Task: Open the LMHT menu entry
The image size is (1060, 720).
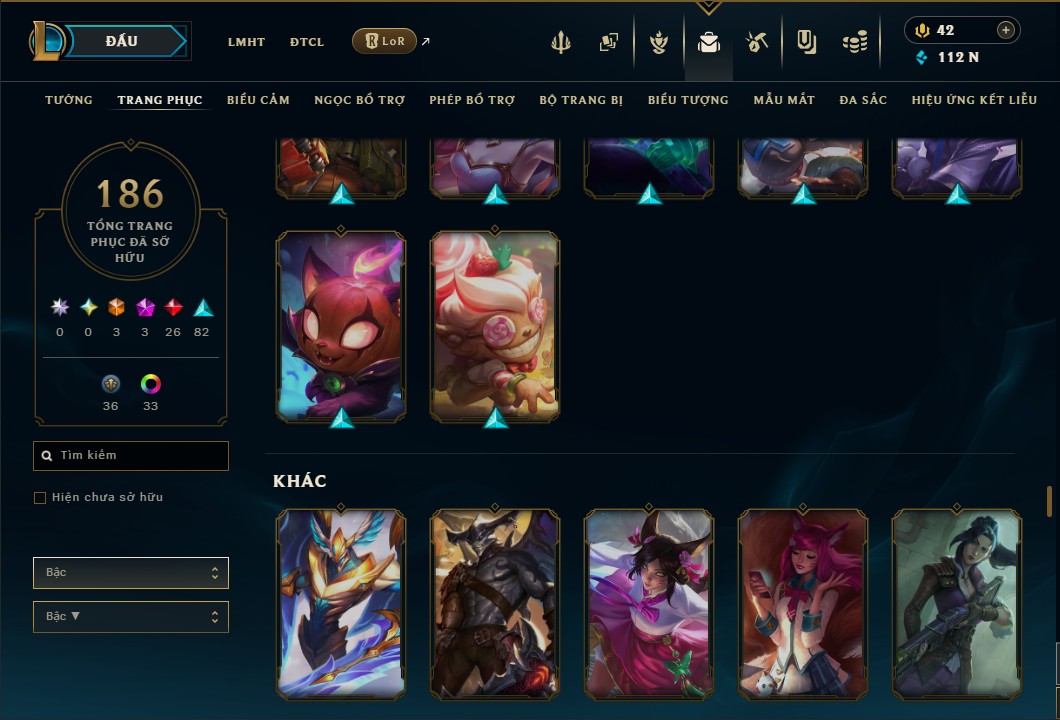Action: pyautogui.click(x=246, y=42)
